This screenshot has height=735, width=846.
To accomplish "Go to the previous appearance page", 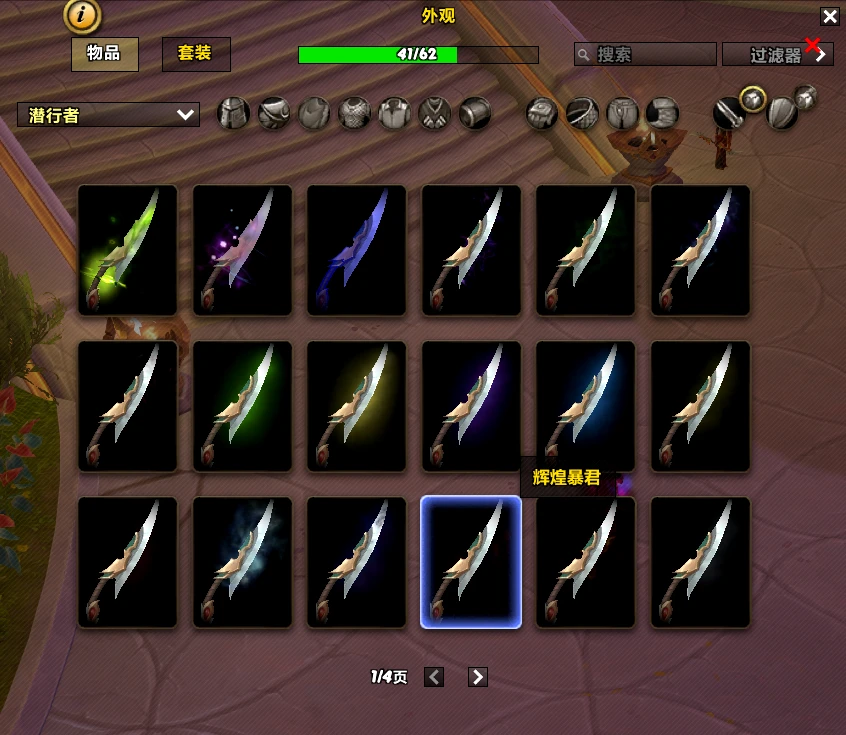I will click(x=434, y=677).
